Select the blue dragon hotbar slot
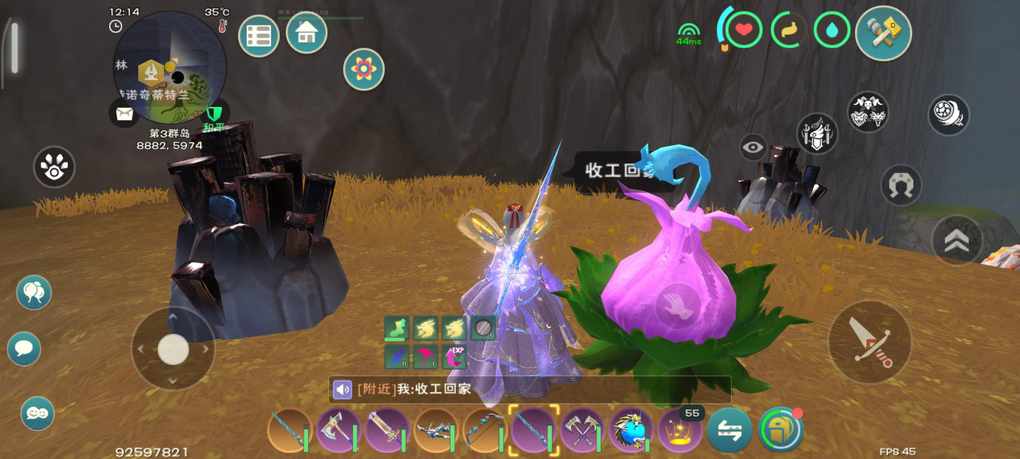Viewport: 1020px width, 459px height. (x=631, y=431)
